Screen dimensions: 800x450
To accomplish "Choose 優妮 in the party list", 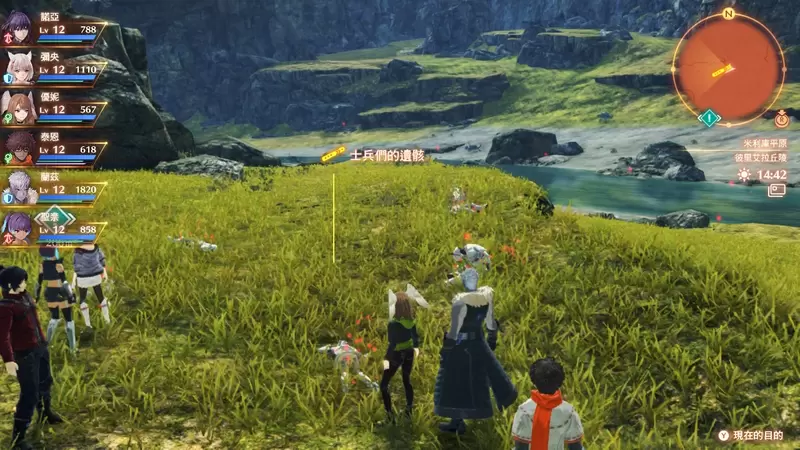I will point(20,107).
